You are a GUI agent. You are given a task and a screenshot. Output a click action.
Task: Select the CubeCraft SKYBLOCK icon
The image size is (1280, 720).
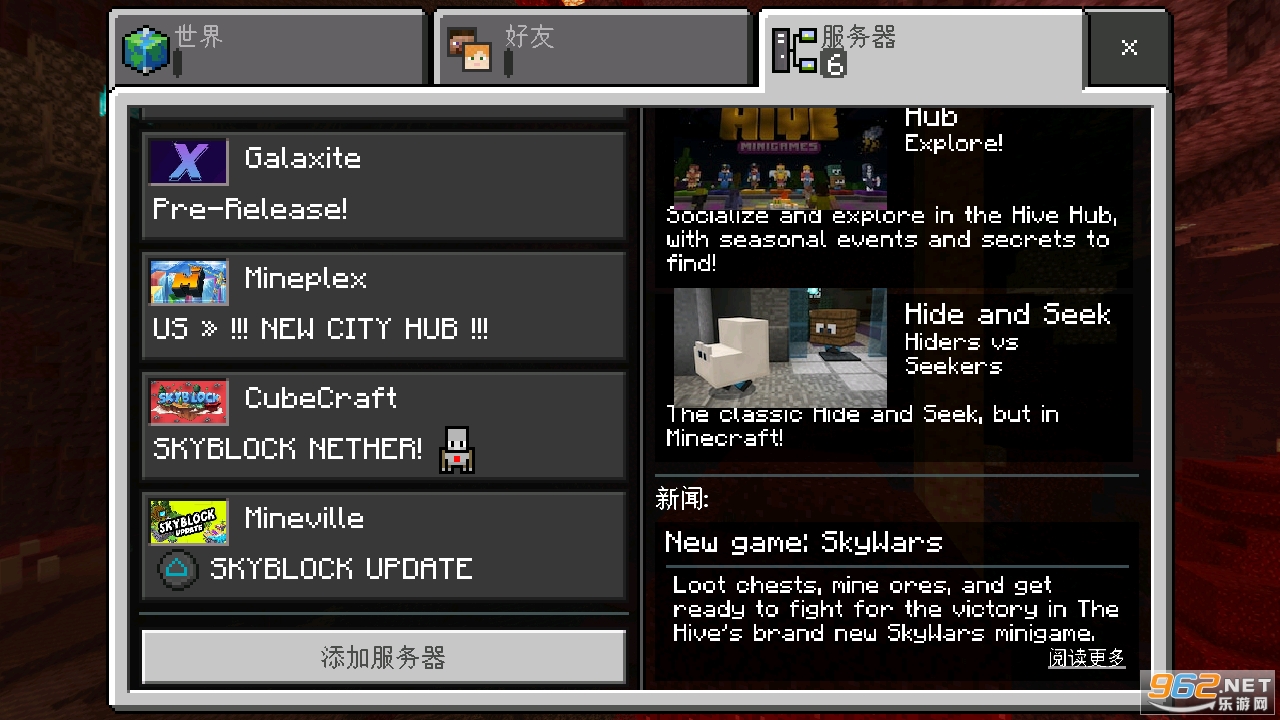point(189,401)
